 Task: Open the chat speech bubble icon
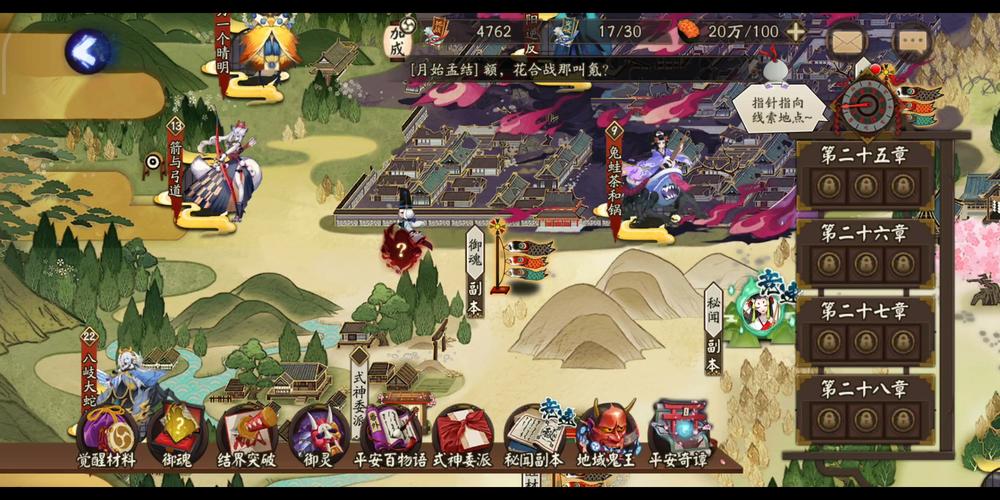point(912,41)
